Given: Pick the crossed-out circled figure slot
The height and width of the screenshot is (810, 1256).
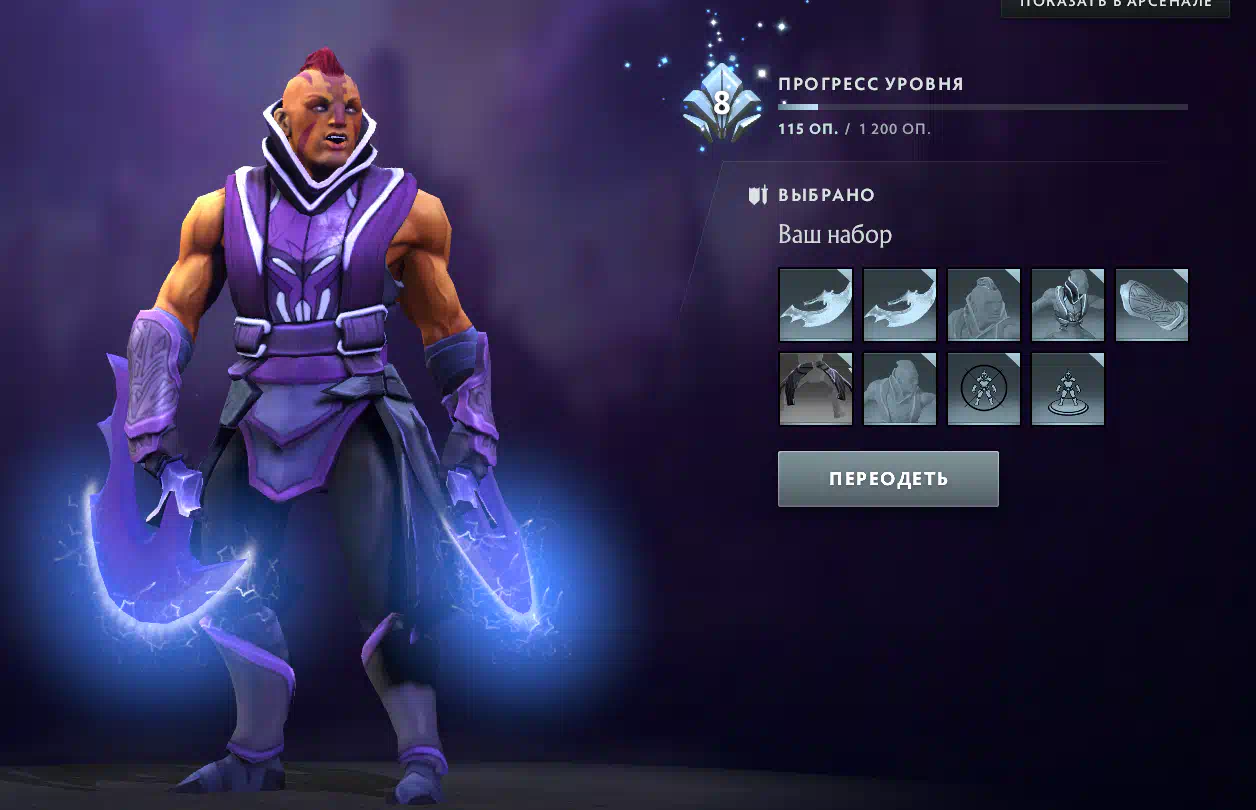Looking at the screenshot, I should (x=984, y=389).
